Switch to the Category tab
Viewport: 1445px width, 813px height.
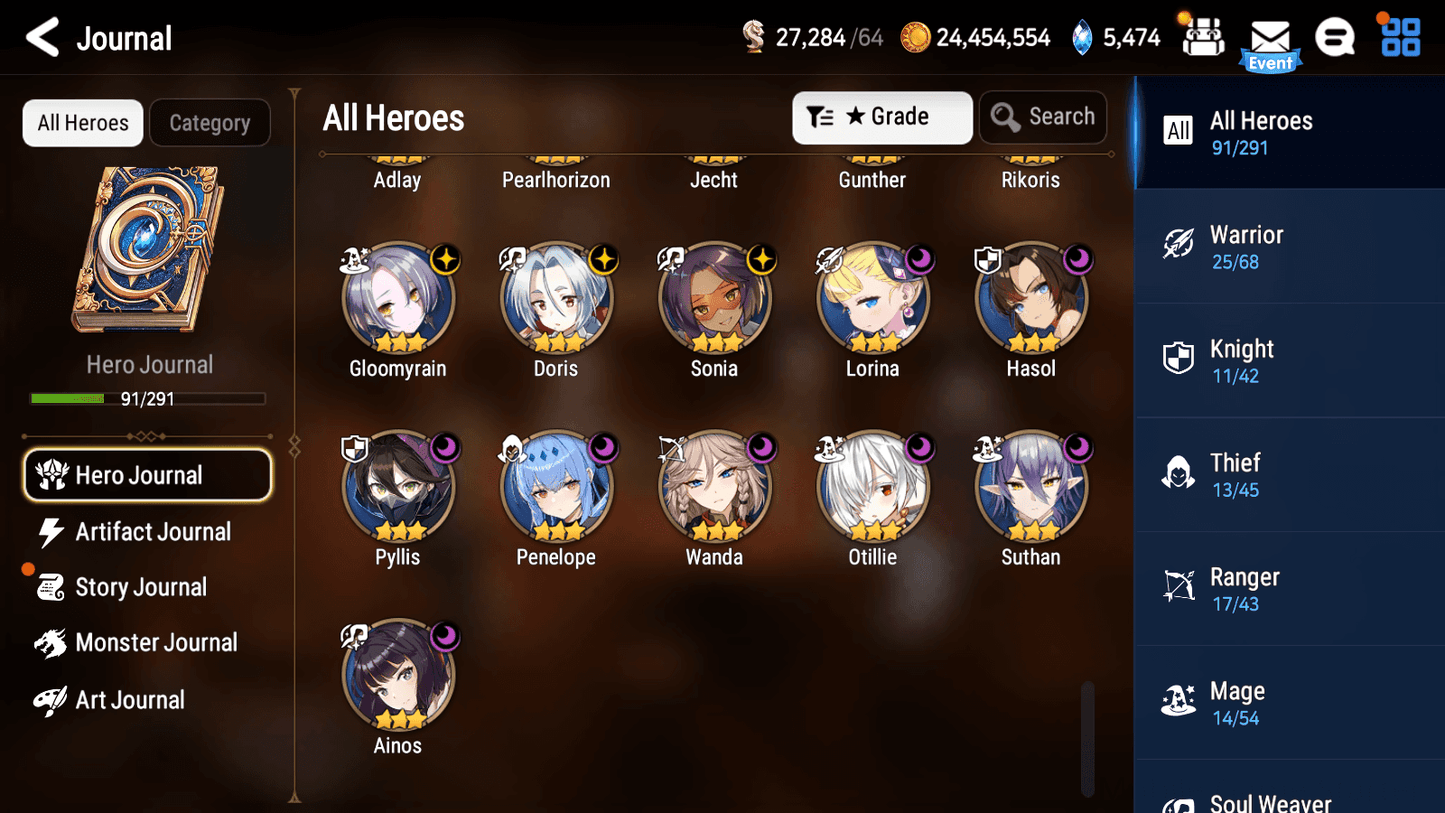coord(210,123)
